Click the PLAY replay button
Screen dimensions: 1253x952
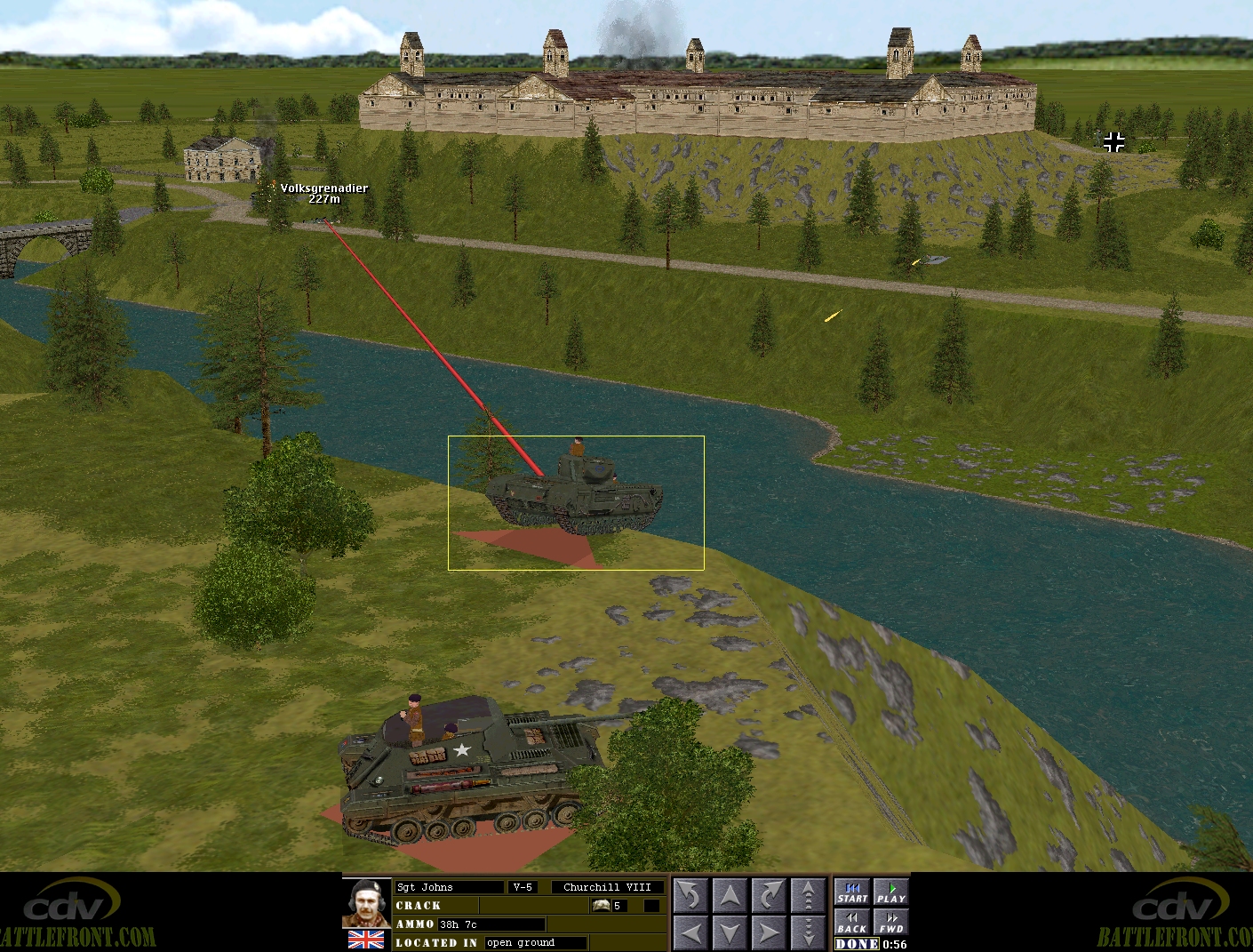[890, 892]
